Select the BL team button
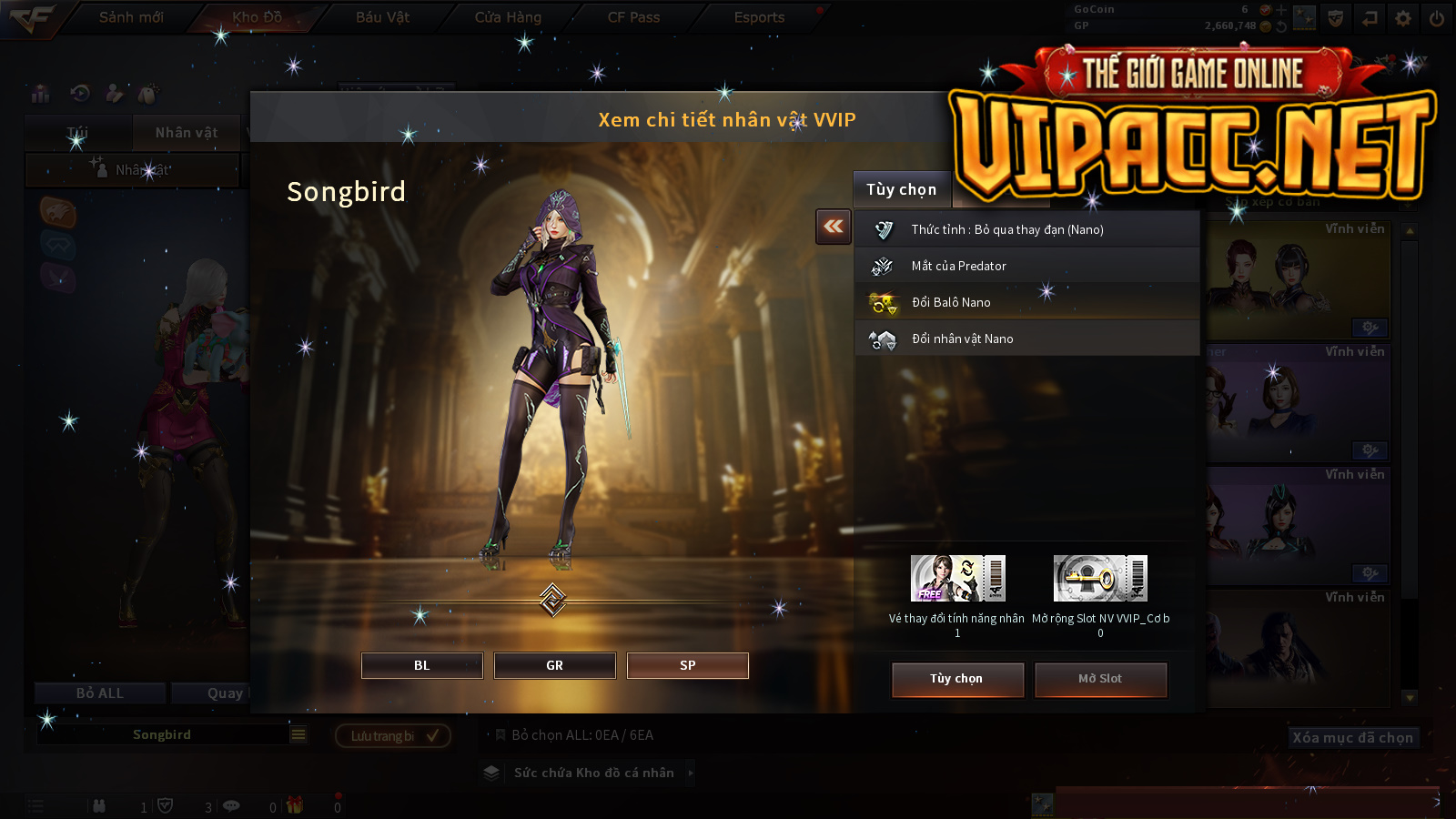 (x=421, y=665)
